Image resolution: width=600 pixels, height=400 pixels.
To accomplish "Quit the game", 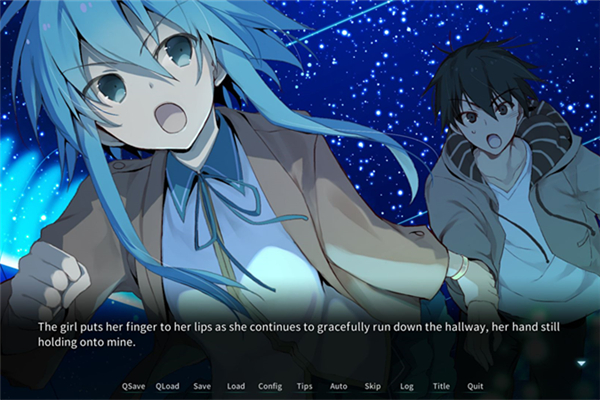I will [x=475, y=386].
